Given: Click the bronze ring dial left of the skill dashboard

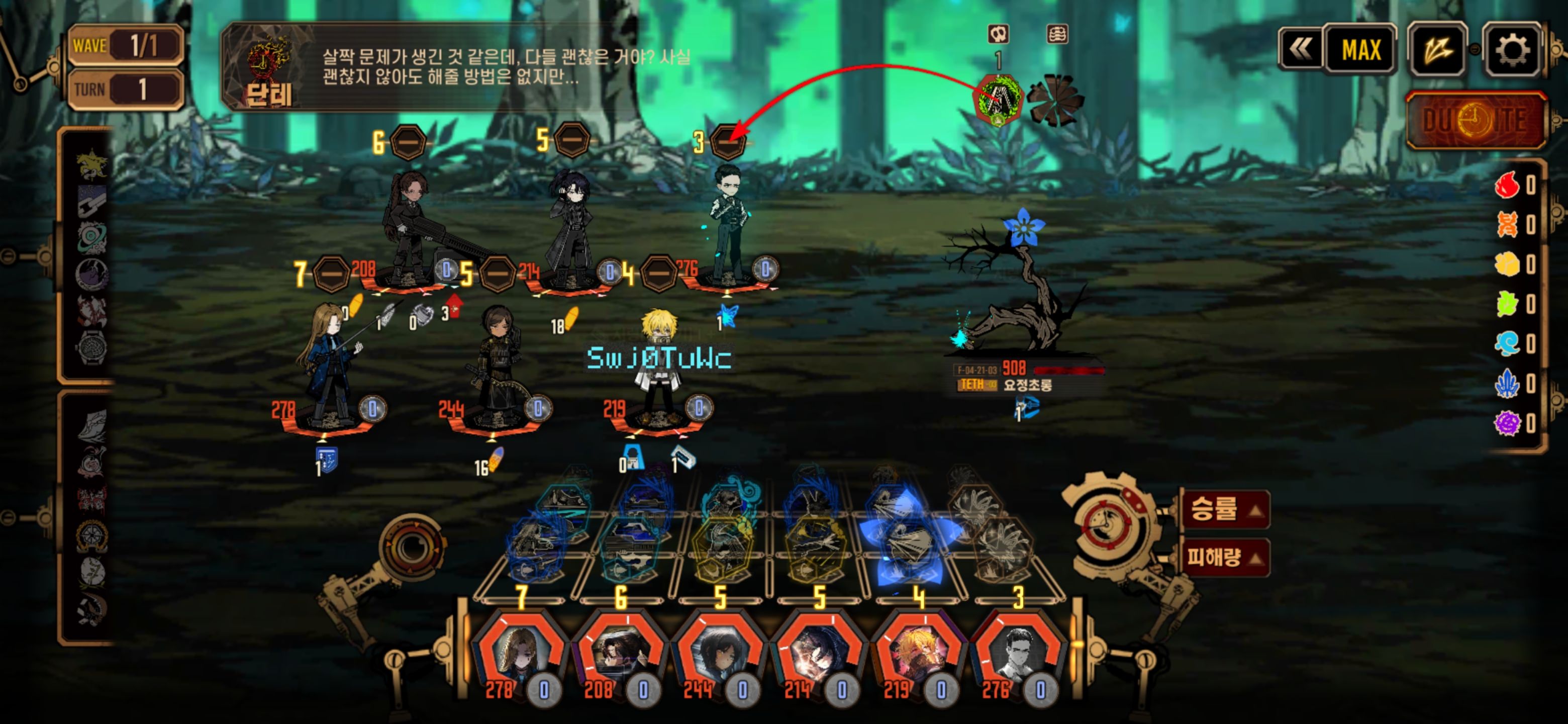Looking at the screenshot, I should click(412, 546).
